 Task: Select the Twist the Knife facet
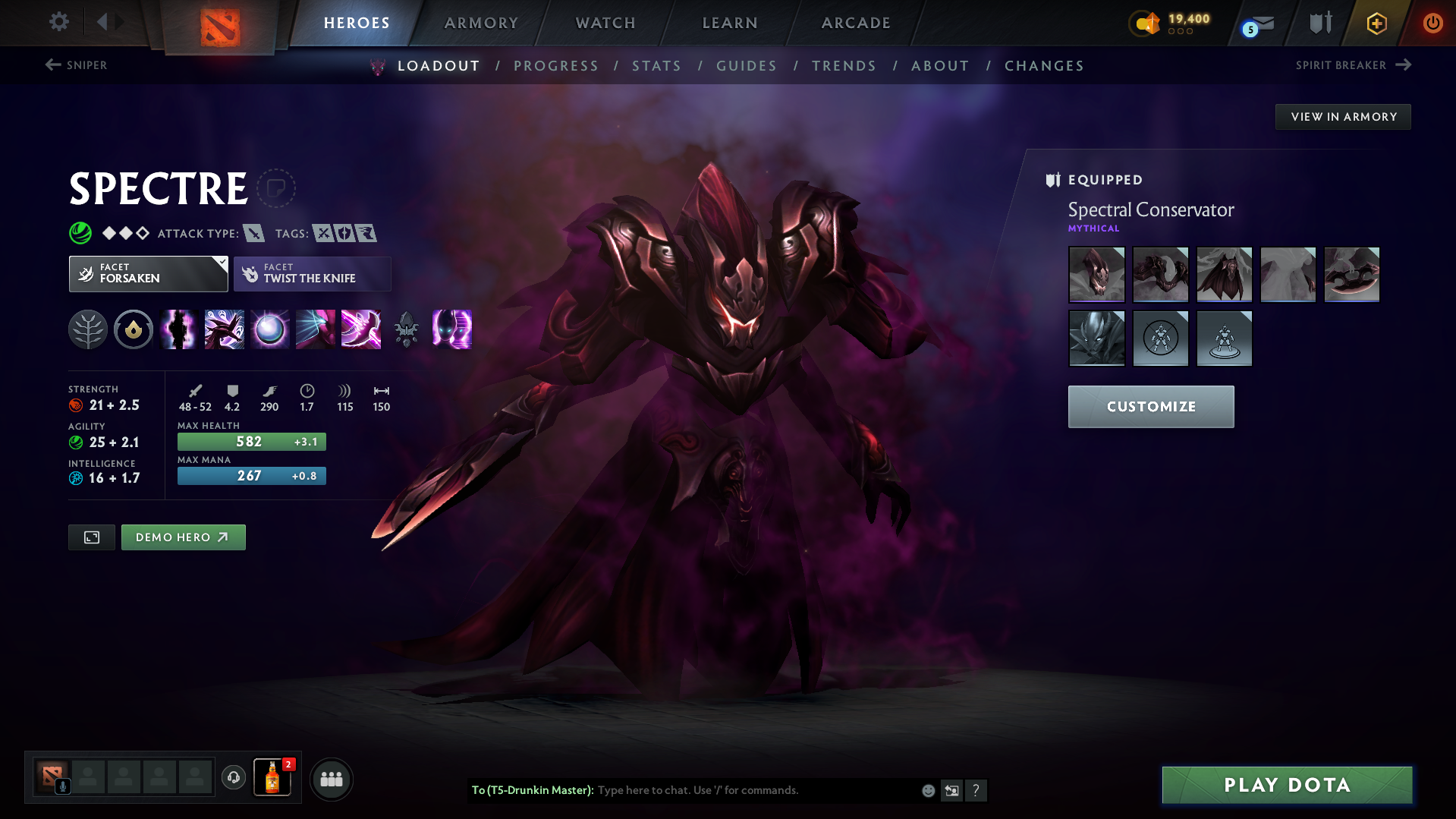tap(312, 273)
